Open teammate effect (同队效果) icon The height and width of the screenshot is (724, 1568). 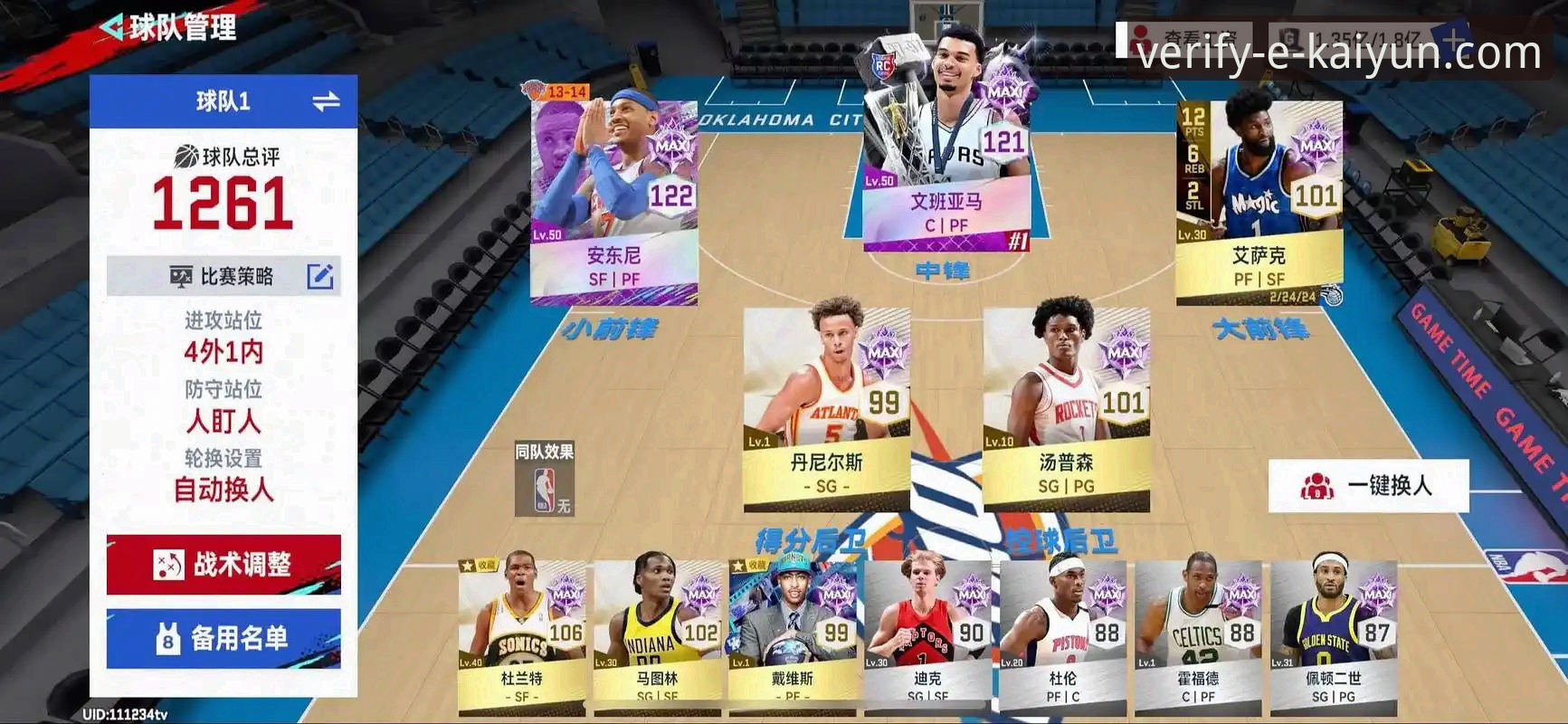click(x=544, y=480)
